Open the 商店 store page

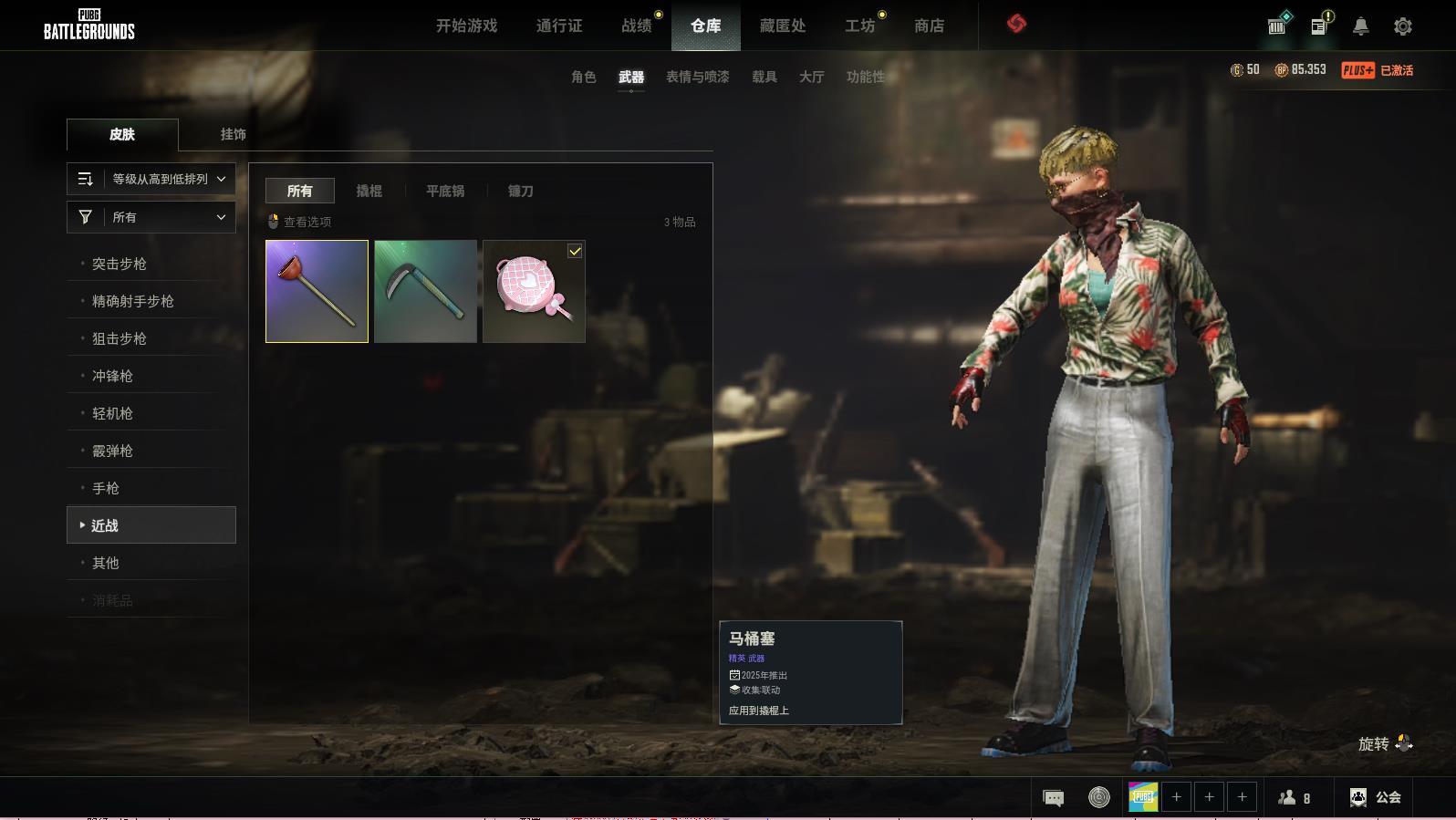click(x=929, y=26)
